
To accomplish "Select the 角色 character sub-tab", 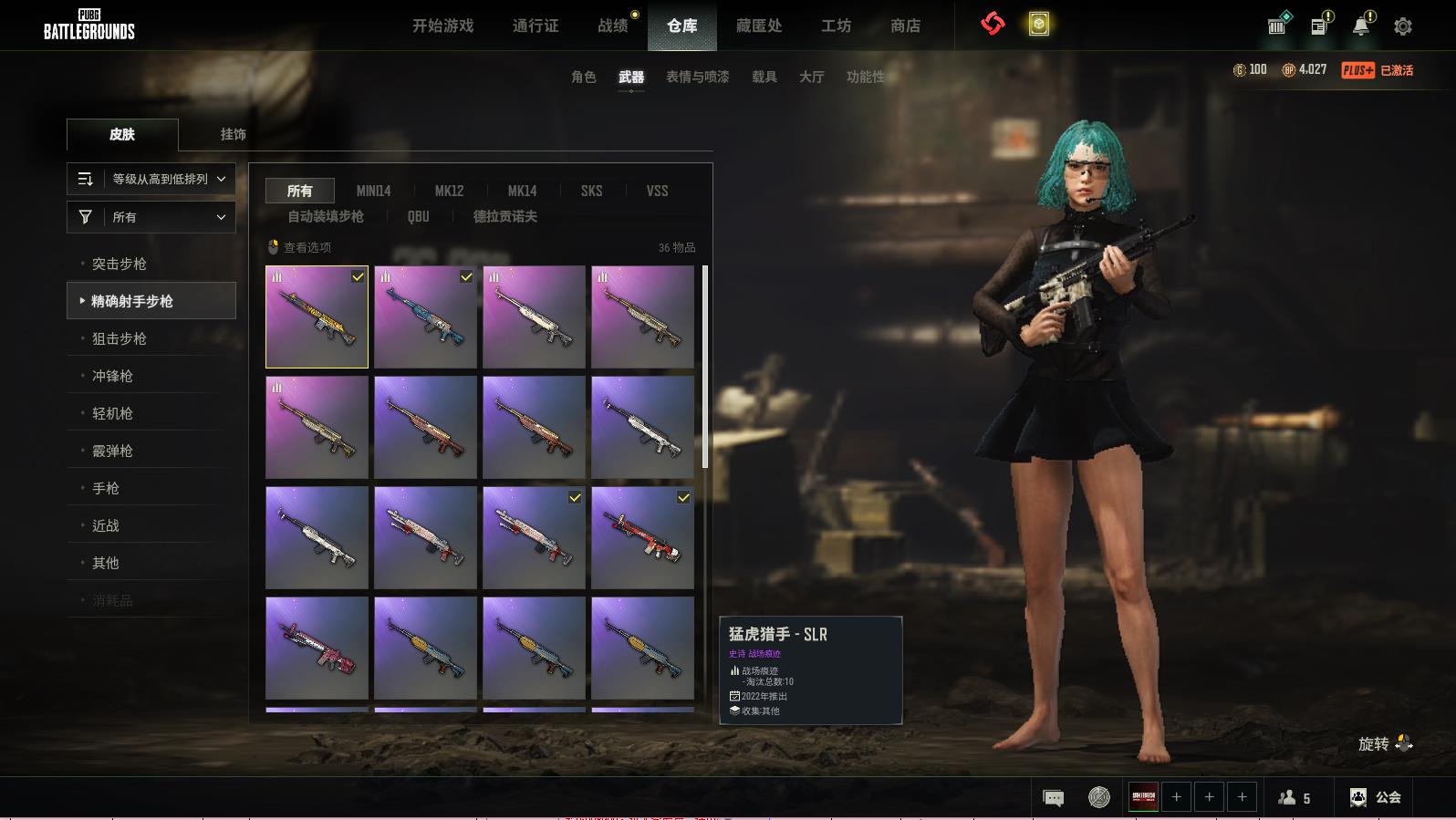I will coord(584,77).
